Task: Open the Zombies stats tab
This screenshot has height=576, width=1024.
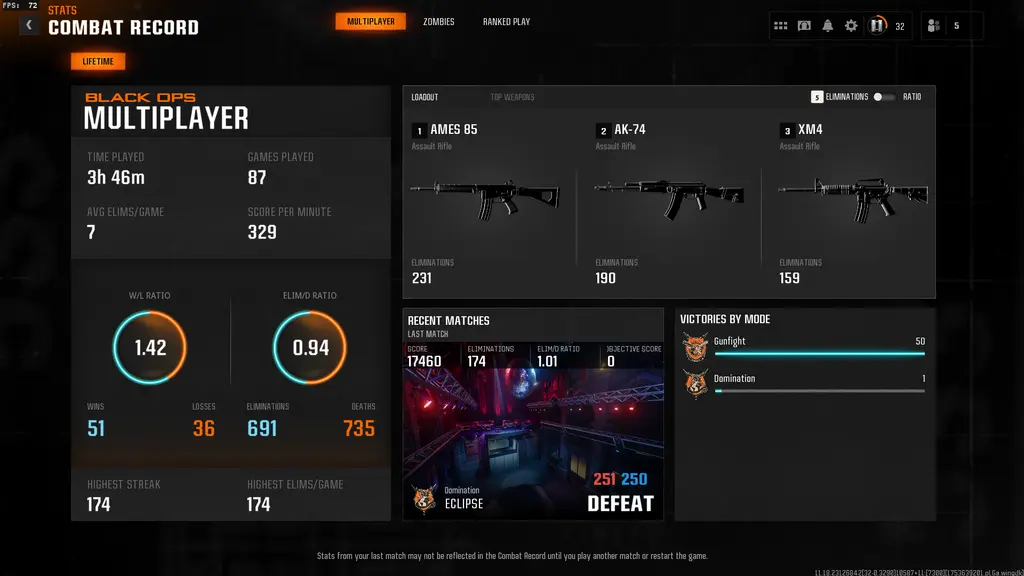Action: coord(438,21)
